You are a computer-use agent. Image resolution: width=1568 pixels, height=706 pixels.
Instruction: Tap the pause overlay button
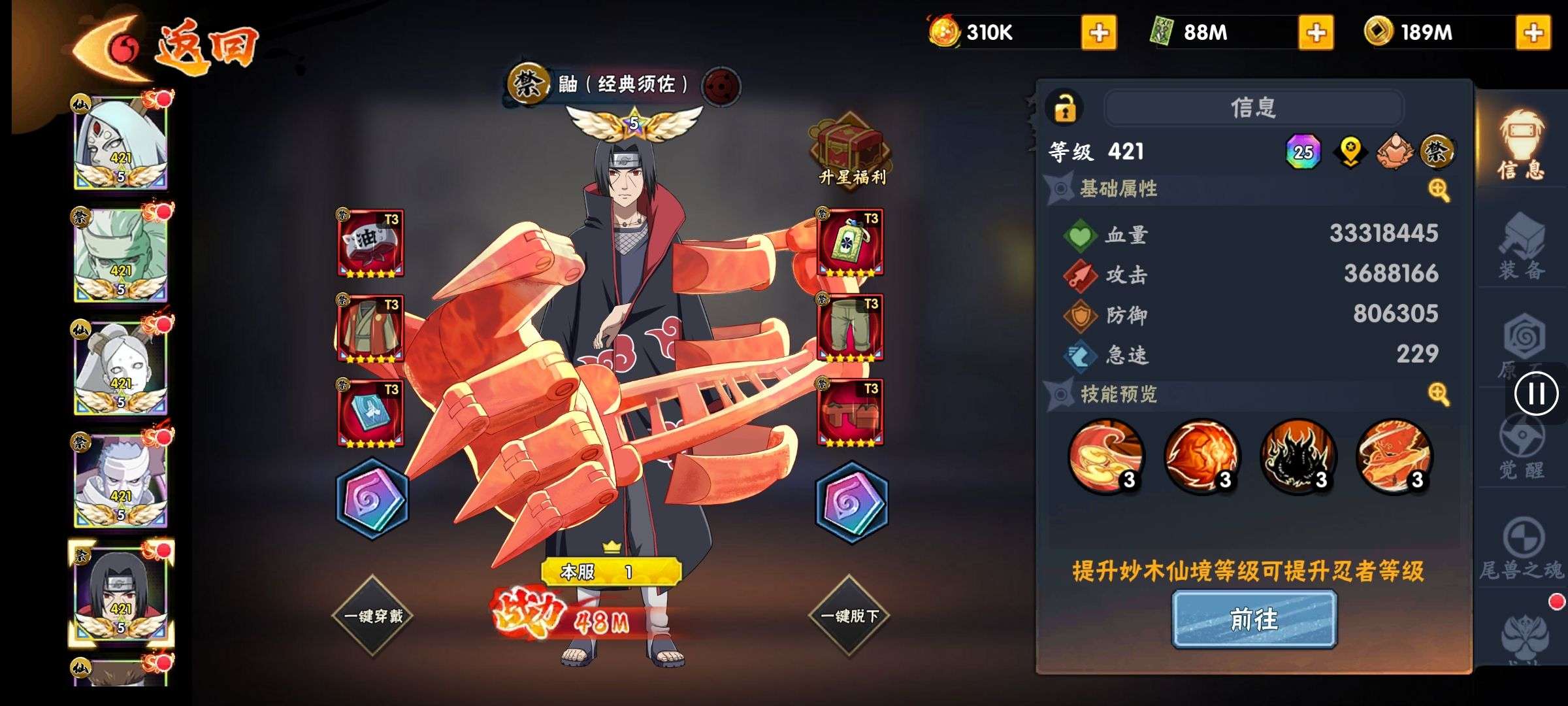[1536, 394]
